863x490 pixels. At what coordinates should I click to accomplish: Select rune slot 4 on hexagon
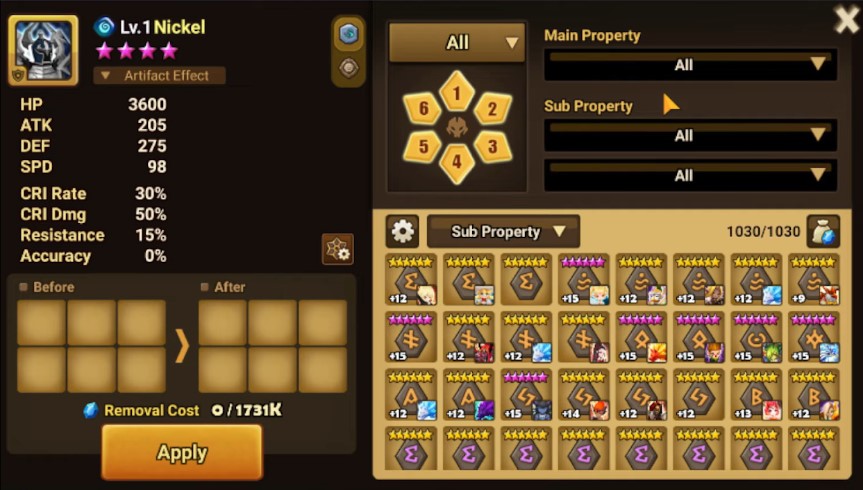(457, 162)
